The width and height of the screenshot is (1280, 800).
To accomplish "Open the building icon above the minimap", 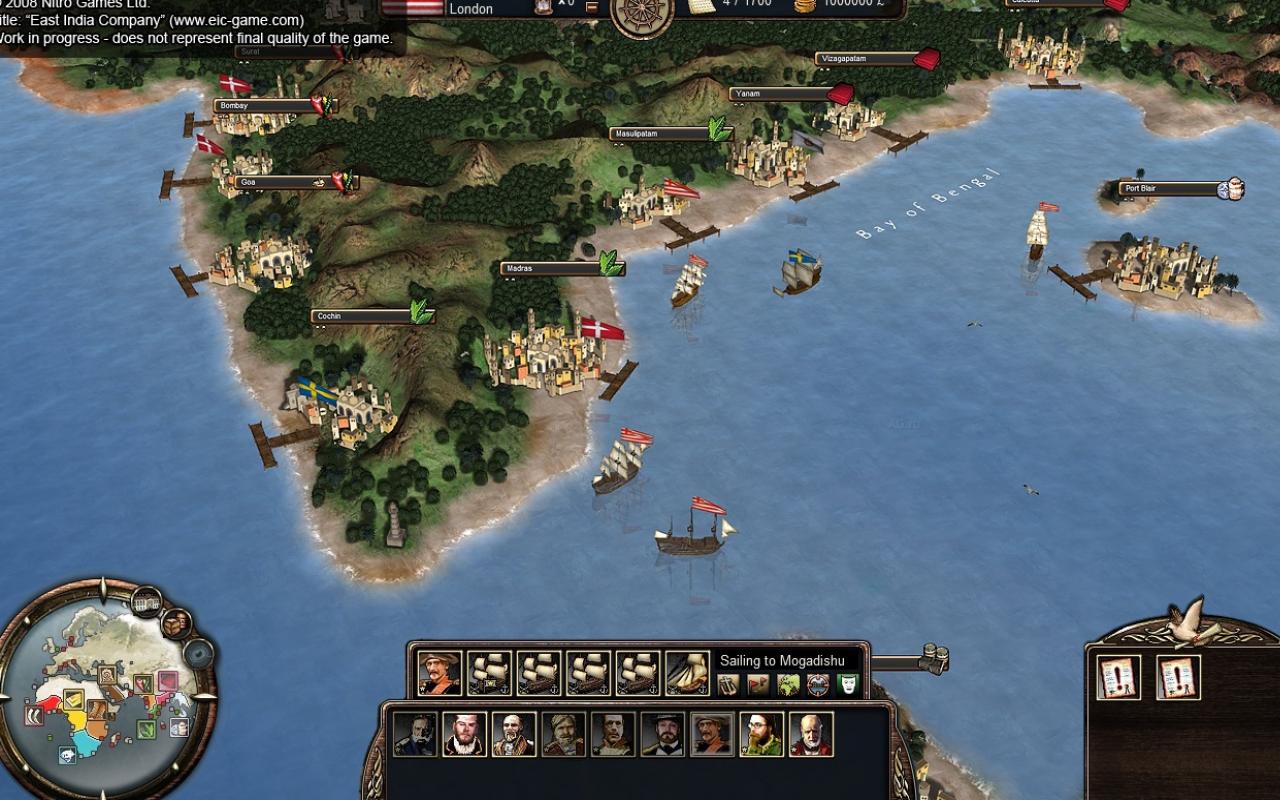I will [x=146, y=603].
